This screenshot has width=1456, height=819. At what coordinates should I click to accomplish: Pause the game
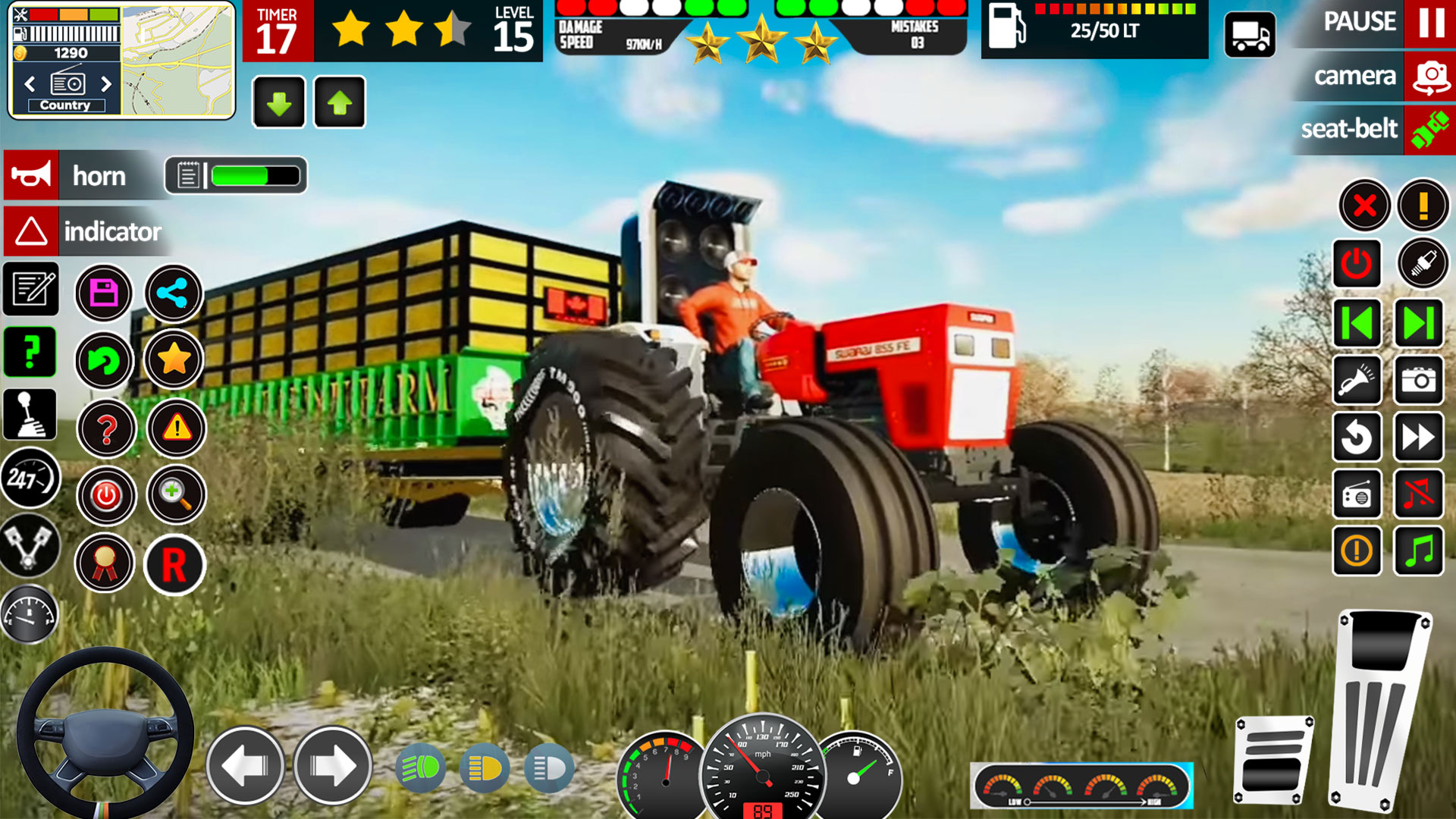(x=1371, y=23)
